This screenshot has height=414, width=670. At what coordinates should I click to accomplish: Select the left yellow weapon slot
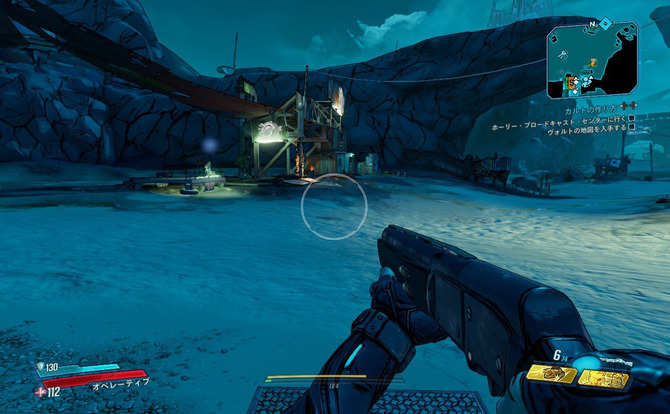[550, 374]
